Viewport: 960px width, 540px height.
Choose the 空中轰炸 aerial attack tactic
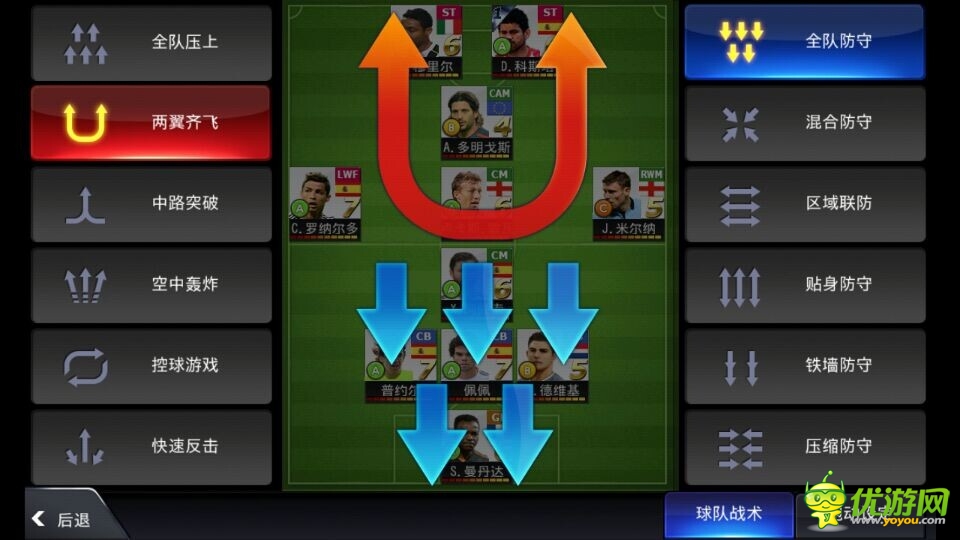[x=151, y=284]
